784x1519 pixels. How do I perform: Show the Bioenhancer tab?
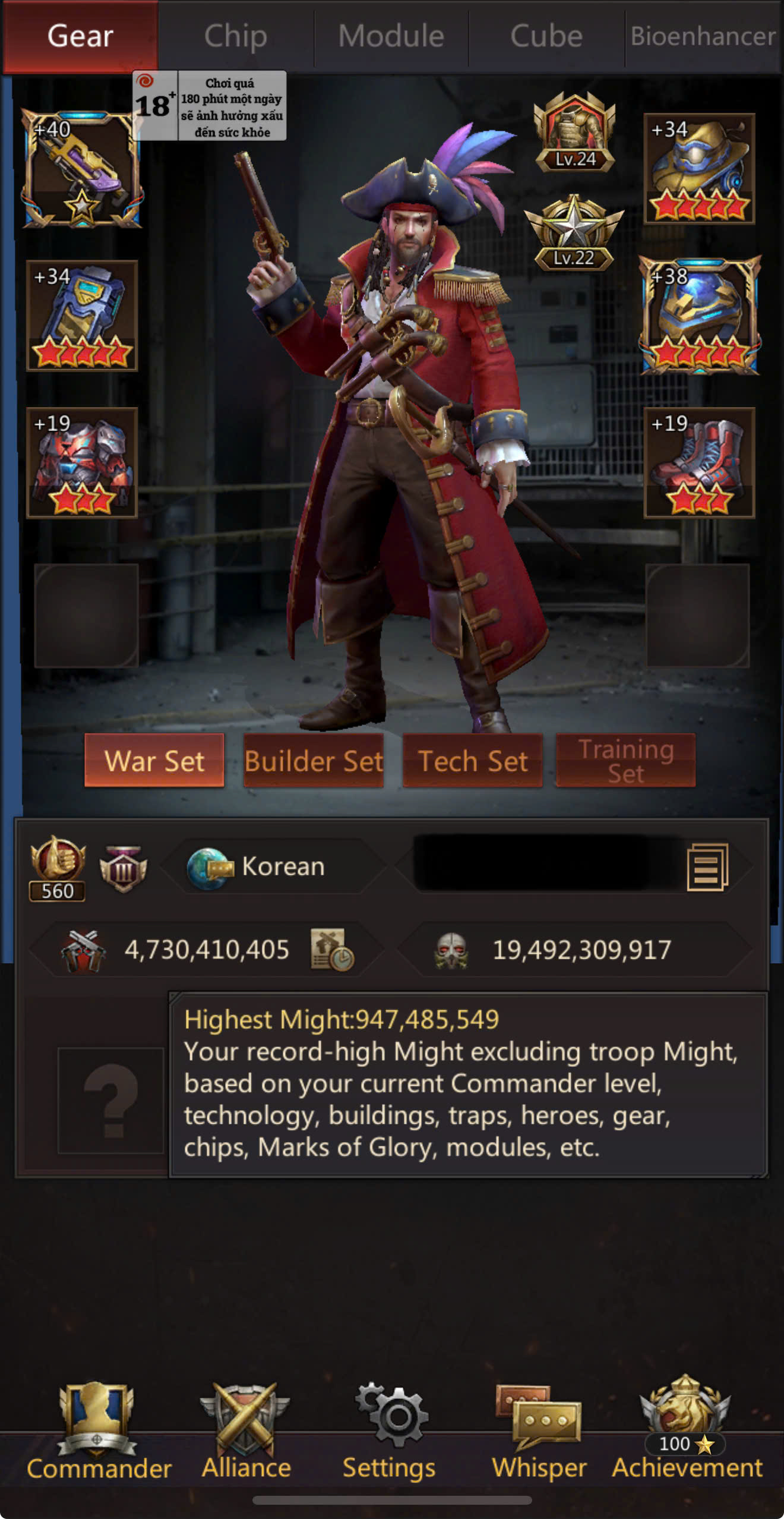point(703,36)
